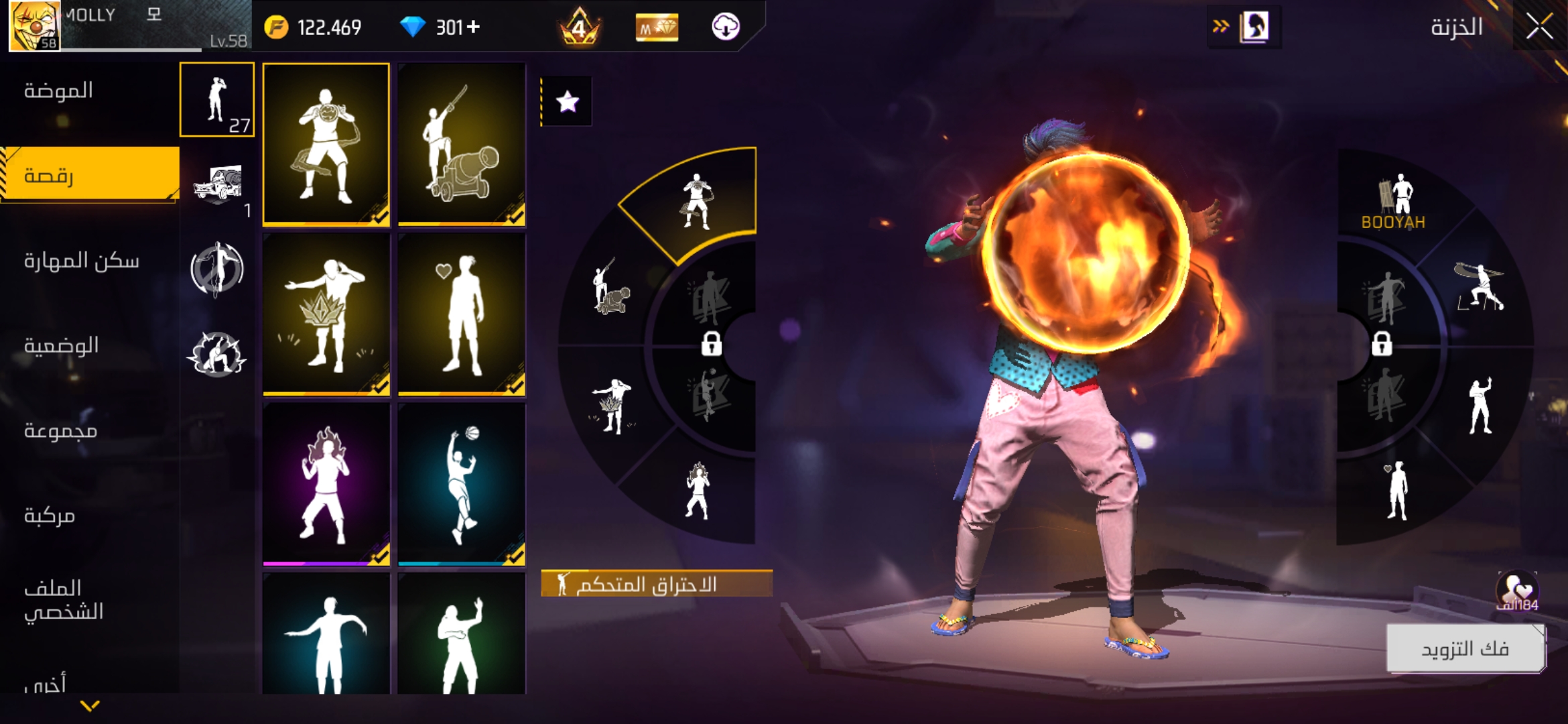1568x724 pixels.
Task: Pick the purple flaming emote tile
Action: 326,484
